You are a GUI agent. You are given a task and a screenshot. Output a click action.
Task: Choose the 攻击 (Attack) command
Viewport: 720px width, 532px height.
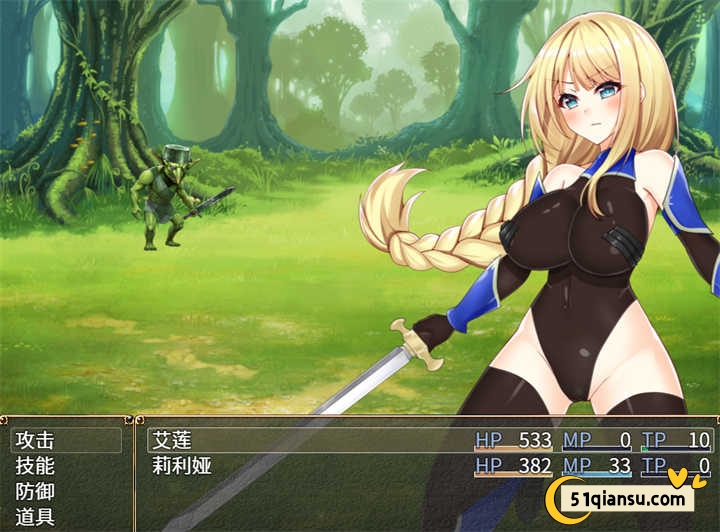point(36,440)
